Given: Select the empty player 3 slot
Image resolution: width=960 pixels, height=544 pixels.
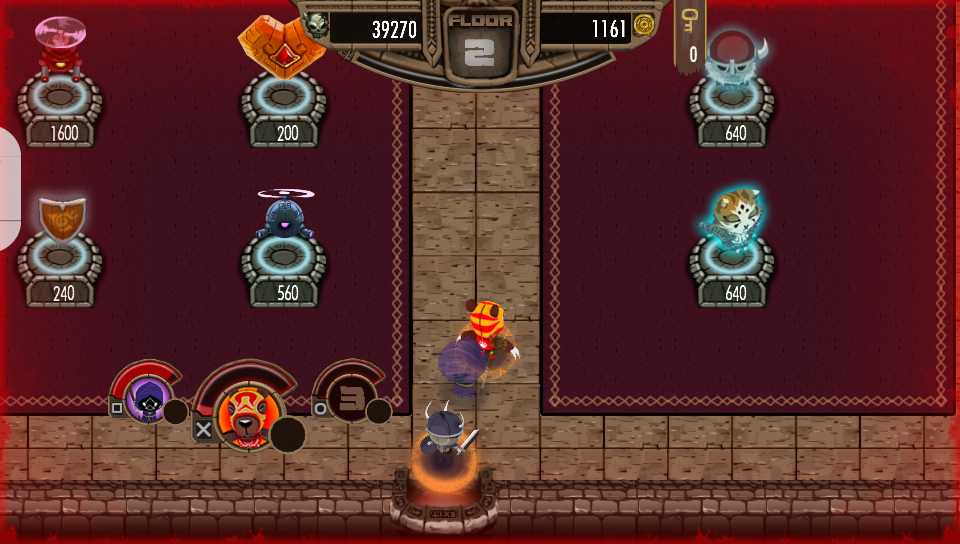Looking at the screenshot, I should [350, 398].
